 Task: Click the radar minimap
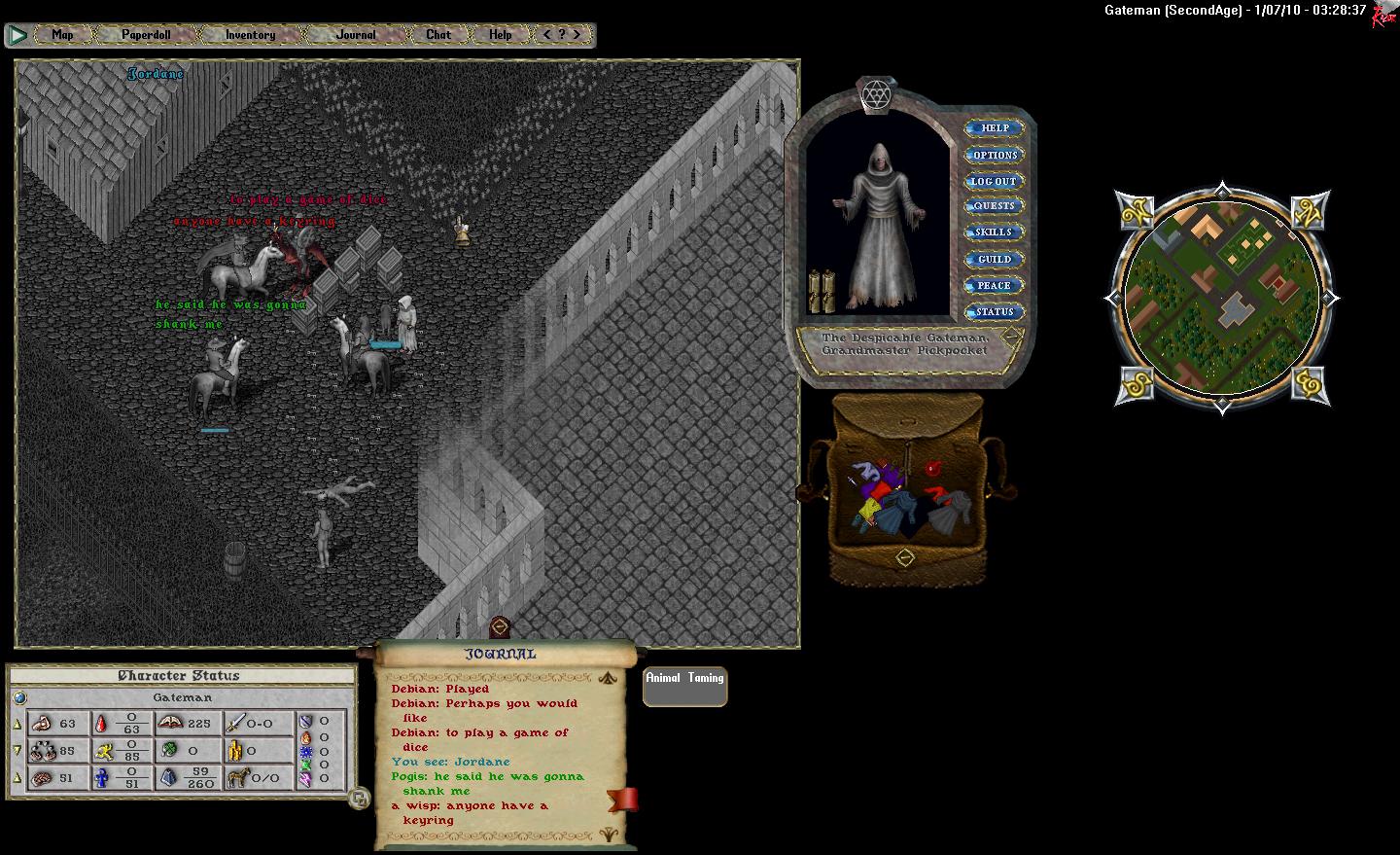1221,298
